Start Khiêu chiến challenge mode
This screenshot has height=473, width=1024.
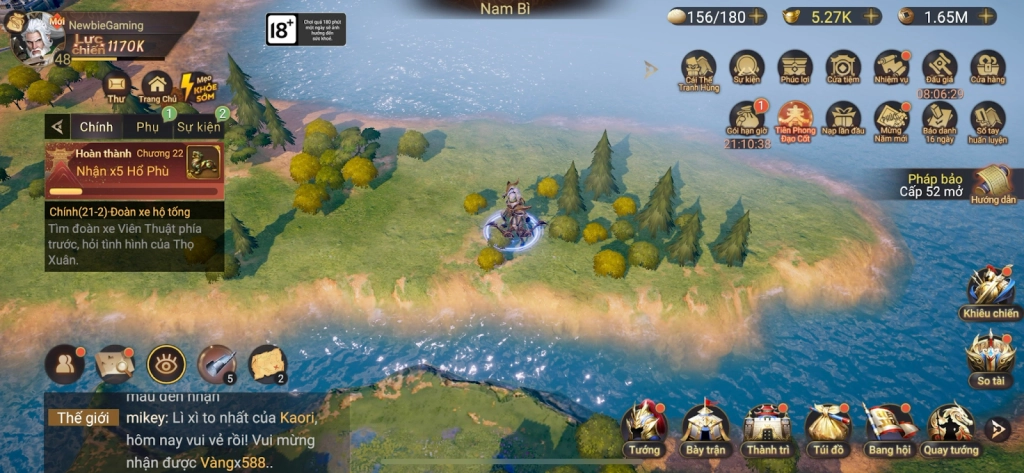(989, 291)
